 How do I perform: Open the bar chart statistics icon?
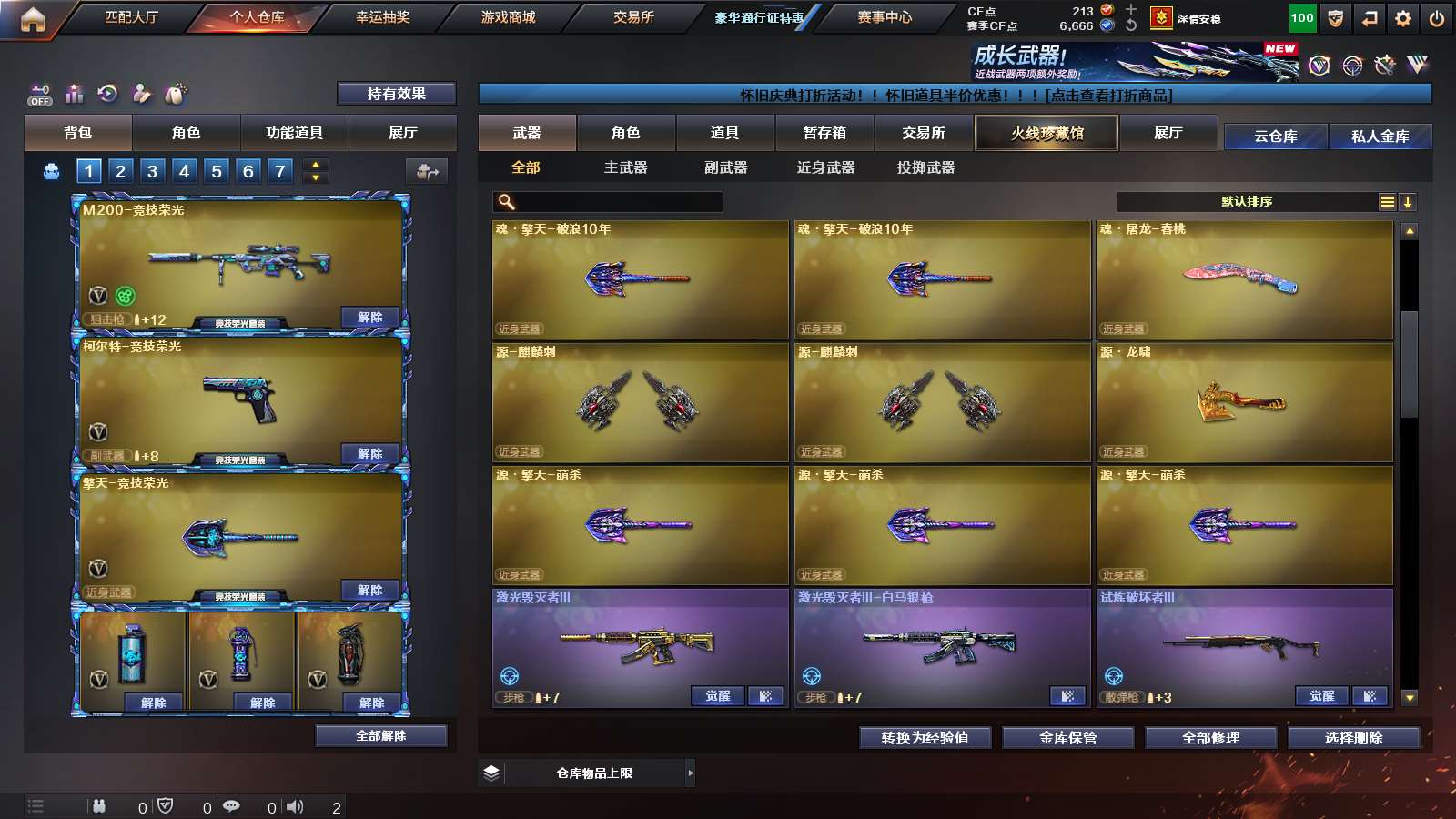pyautogui.click(x=75, y=93)
